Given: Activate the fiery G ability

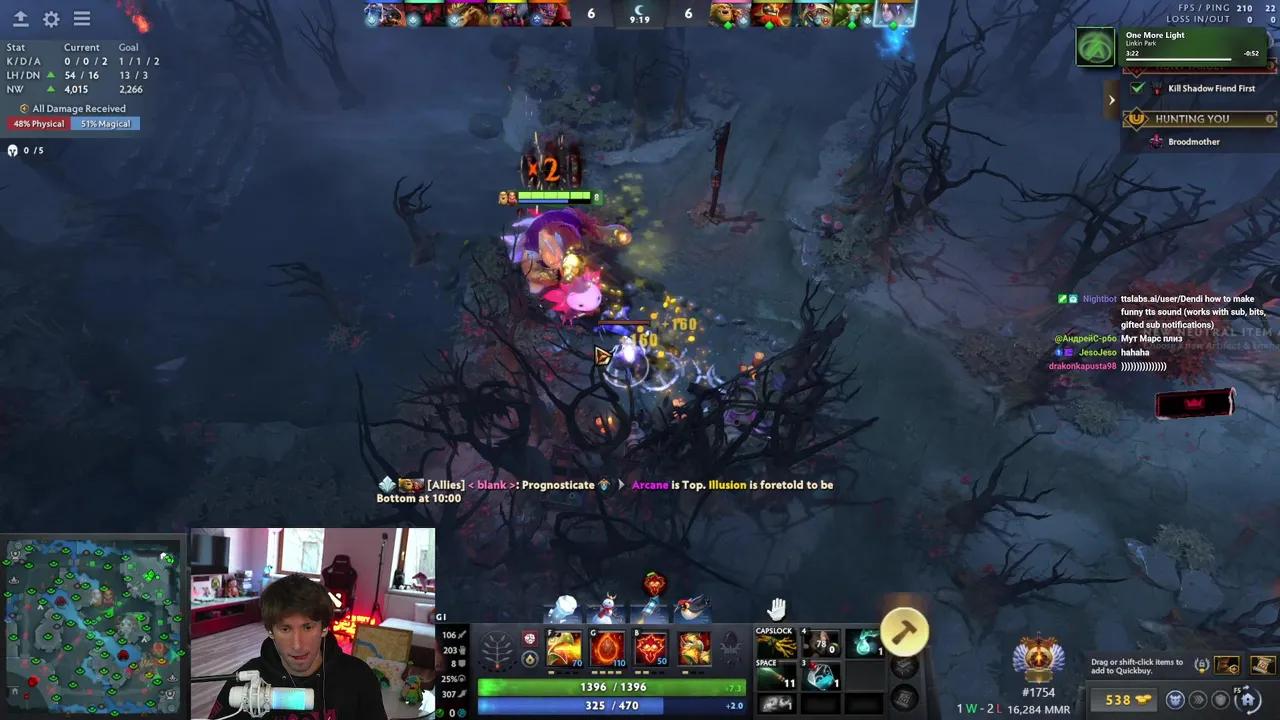Looking at the screenshot, I should 608,647.
